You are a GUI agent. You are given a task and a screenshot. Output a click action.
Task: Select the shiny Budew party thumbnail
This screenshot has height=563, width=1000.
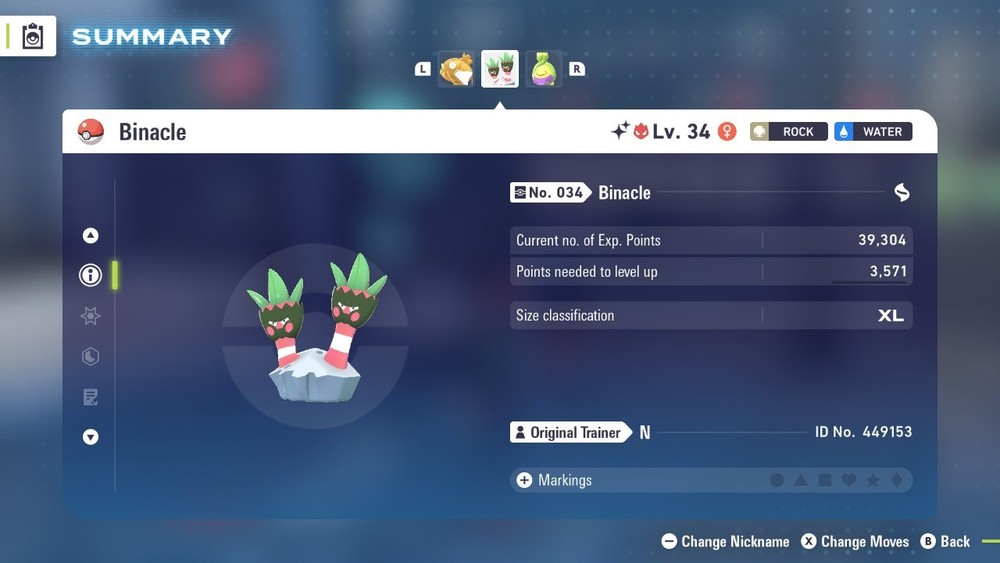pyautogui.click(x=544, y=70)
